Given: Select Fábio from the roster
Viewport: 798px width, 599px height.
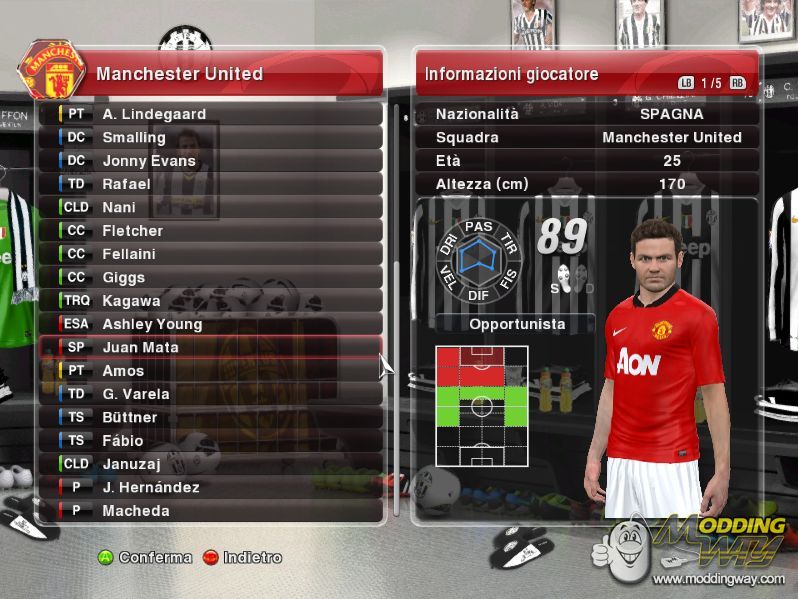Looking at the screenshot, I should (210, 440).
